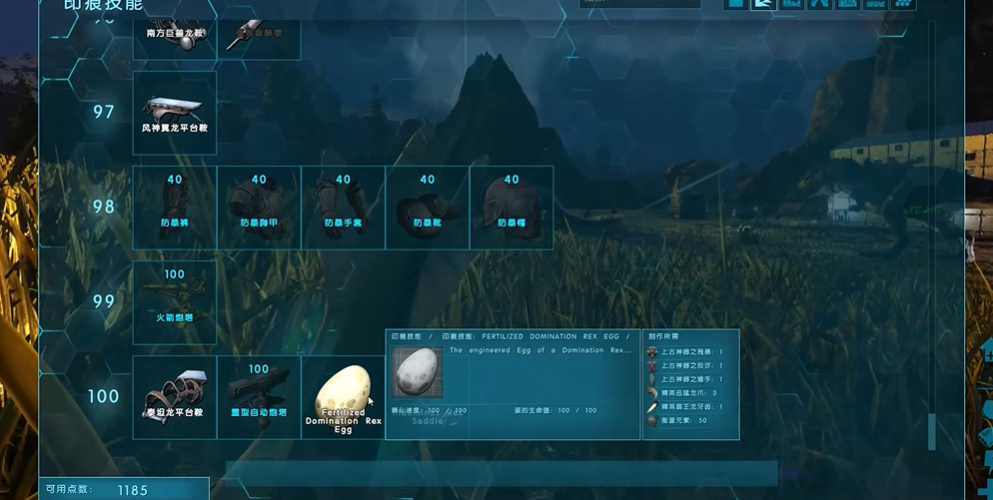Select the 泰坦龙平台鞍 engram
The height and width of the screenshot is (500, 993).
click(x=174, y=397)
